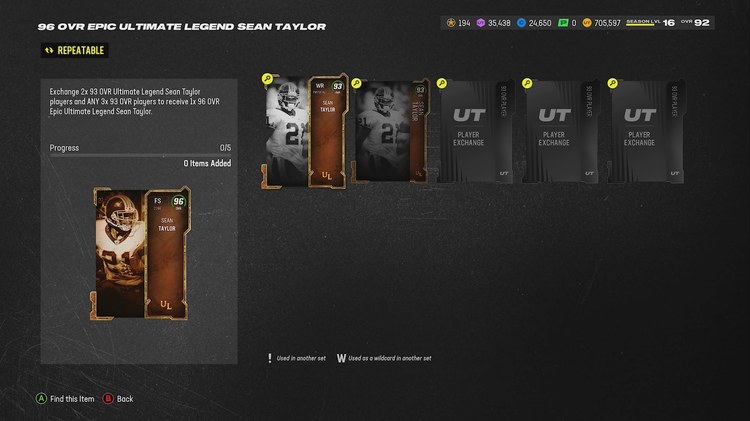The width and height of the screenshot is (750, 421).
Task: View the 96 OVR FS Sean Taylor reward card
Action: (142, 253)
